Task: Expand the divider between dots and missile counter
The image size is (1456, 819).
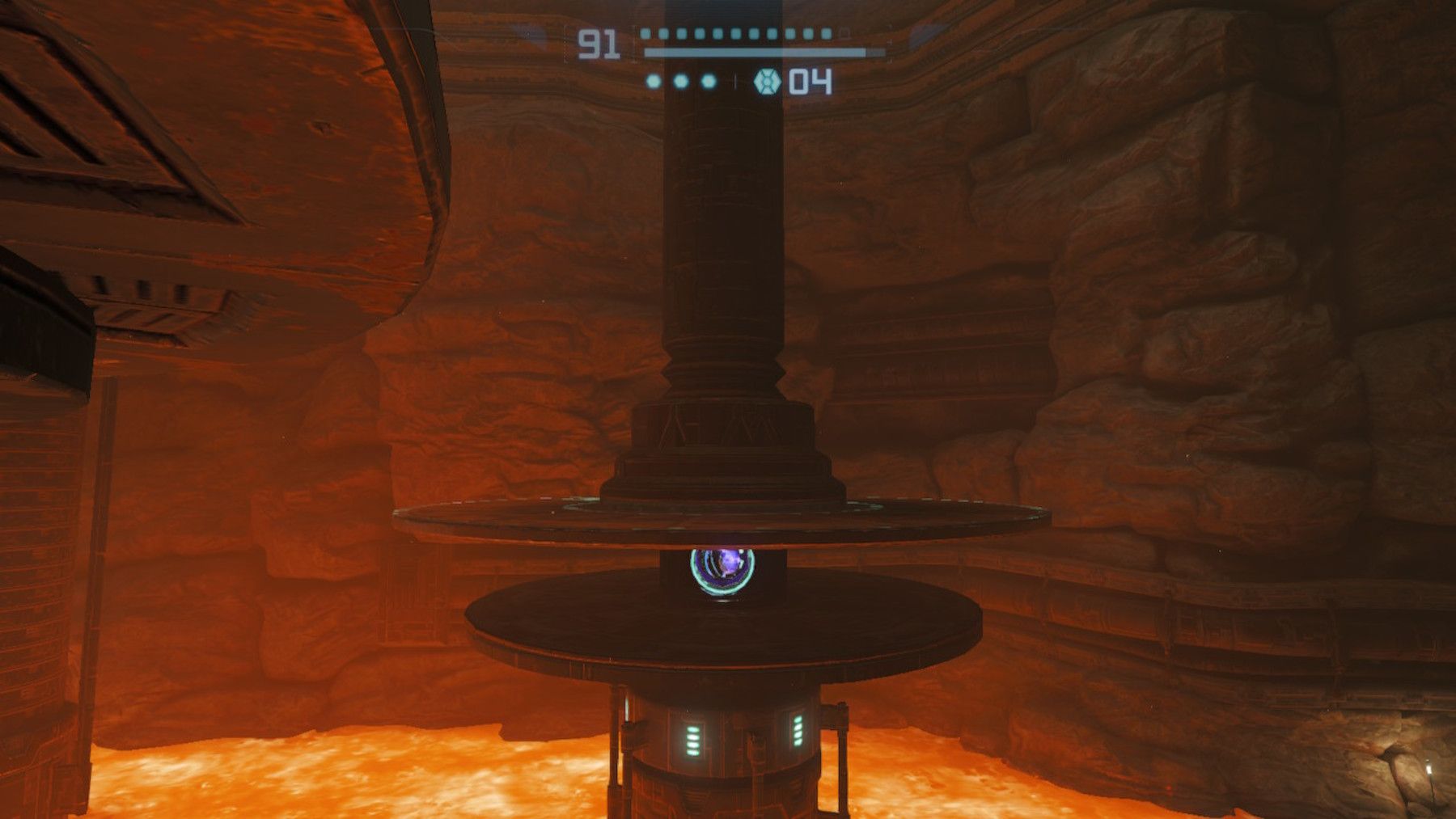Action: pos(736,80)
